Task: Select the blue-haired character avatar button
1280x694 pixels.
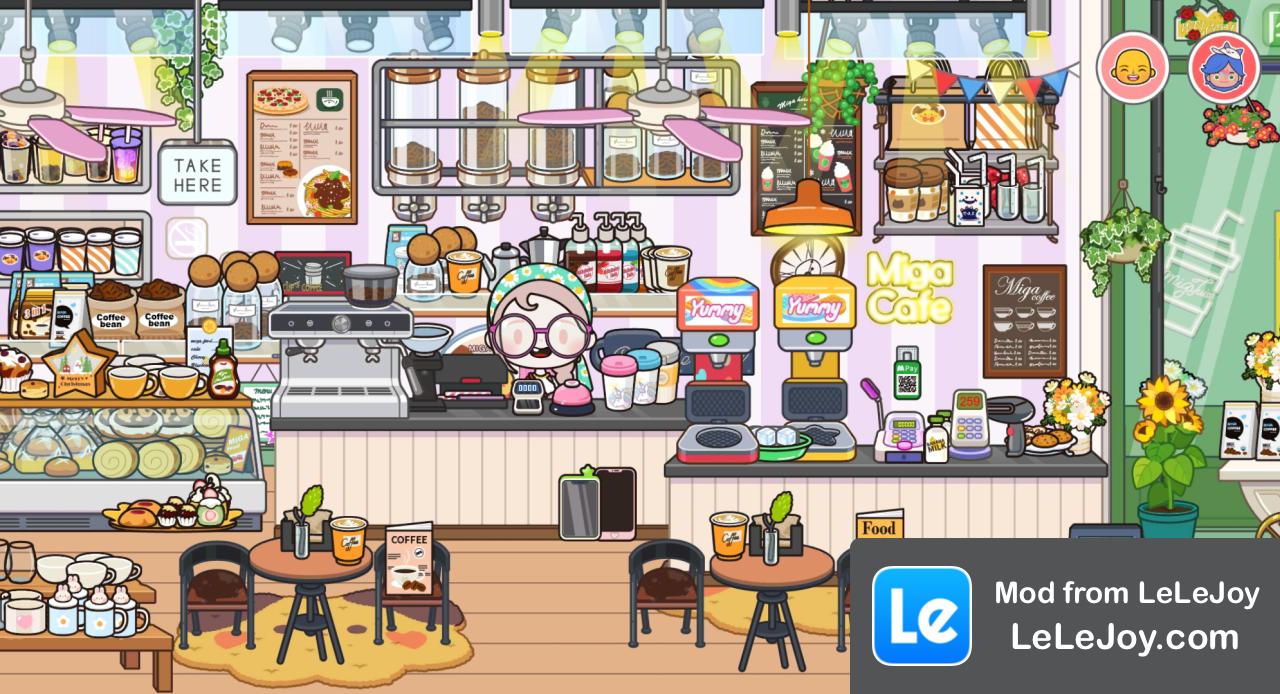Action: tap(1223, 67)
